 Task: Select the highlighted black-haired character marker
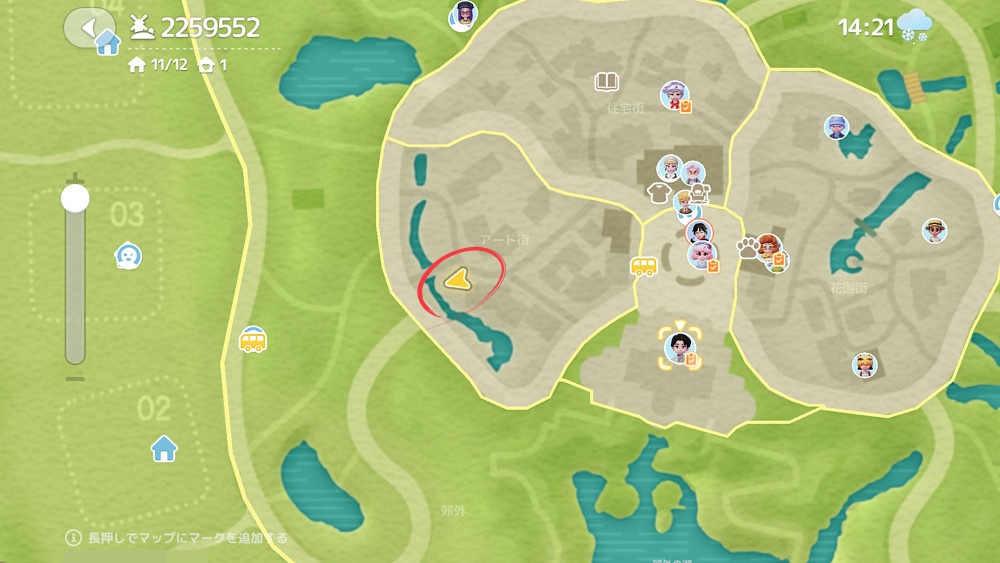(x=680, y=347)
